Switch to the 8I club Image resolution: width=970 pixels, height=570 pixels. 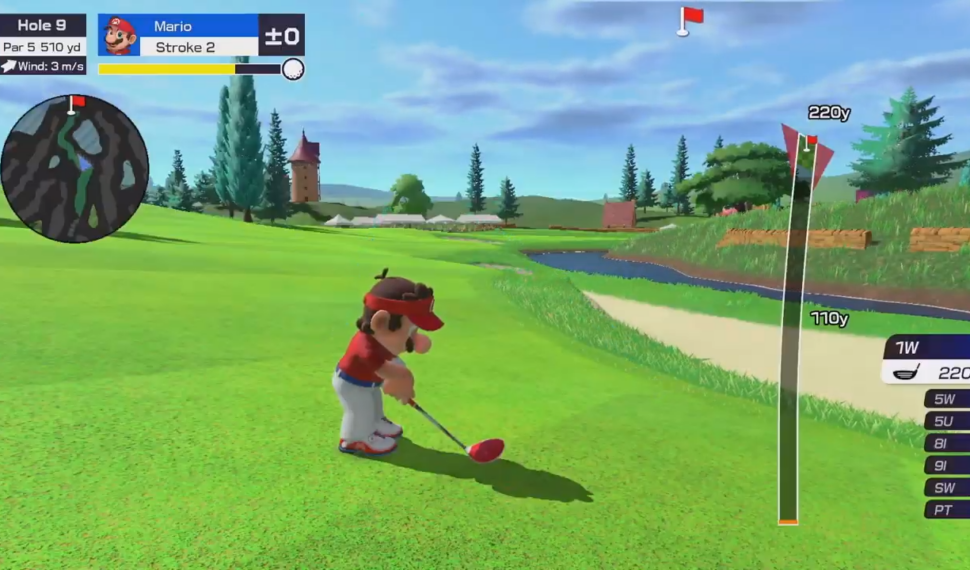pos(946,443)
